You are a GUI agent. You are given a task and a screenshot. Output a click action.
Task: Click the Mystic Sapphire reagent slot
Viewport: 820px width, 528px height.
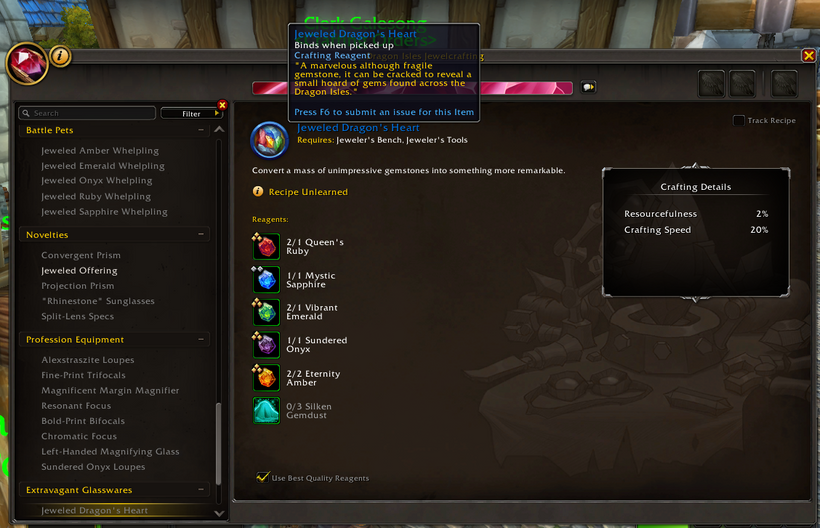pos(267,279)
